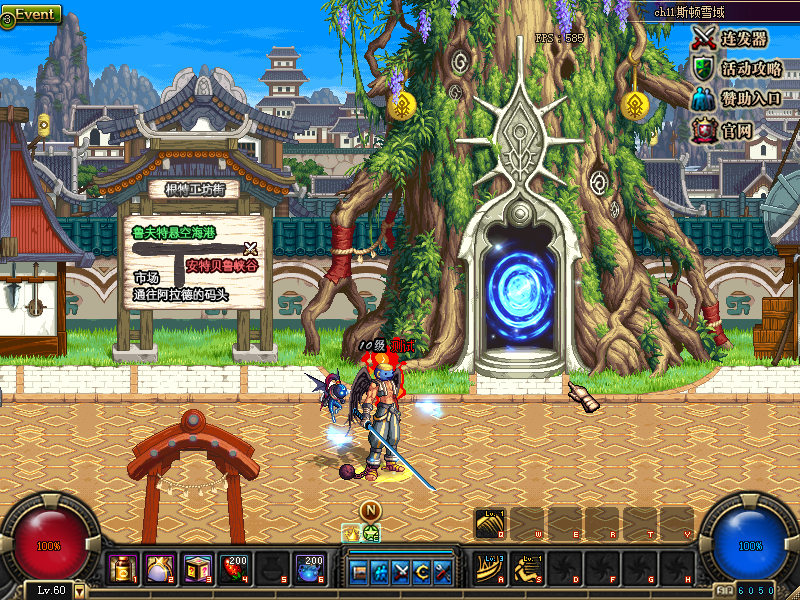Viewport: 800px width, 600px height.
Task: Activate the golden running figure skill on key S
Action: coord(528,569)
